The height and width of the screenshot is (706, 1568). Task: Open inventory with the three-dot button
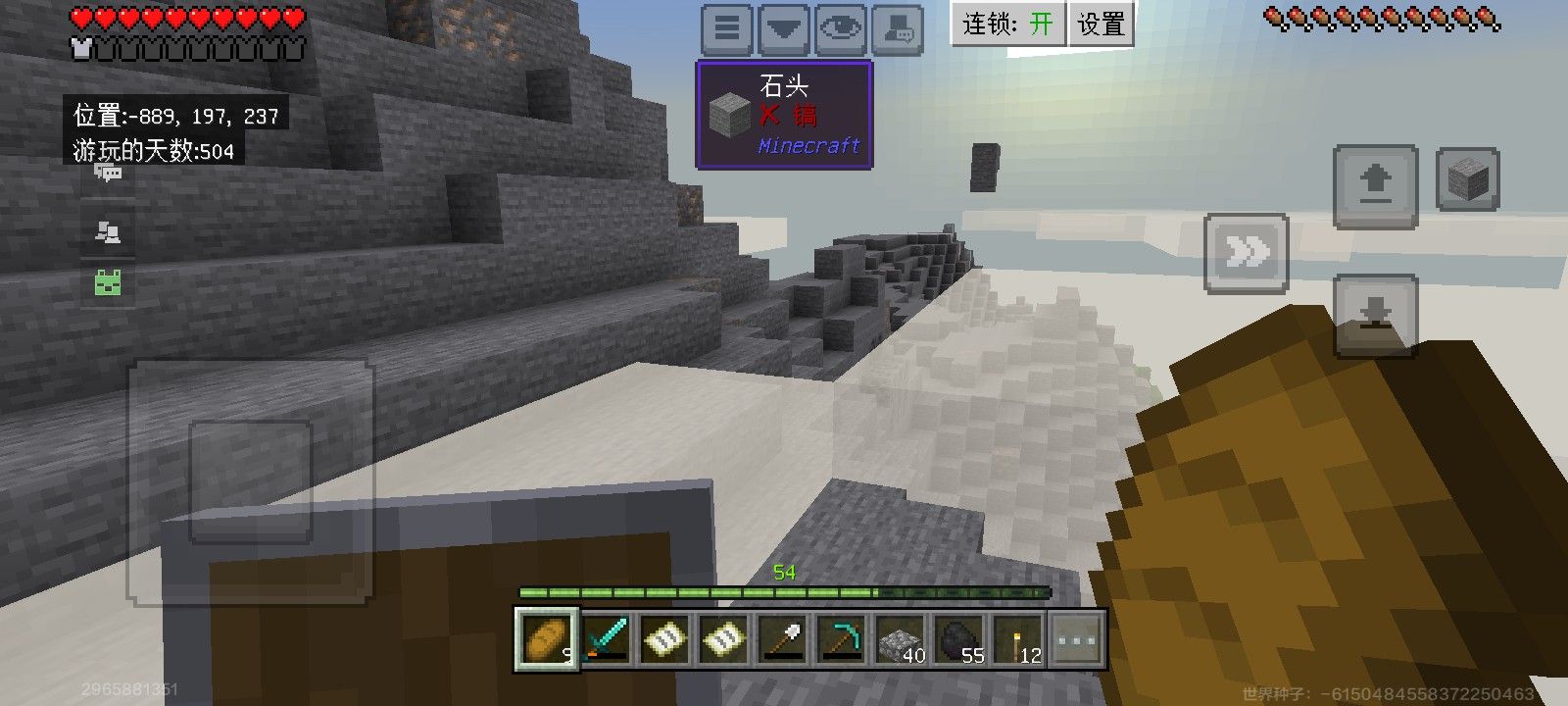click(x=1076, y=639)
